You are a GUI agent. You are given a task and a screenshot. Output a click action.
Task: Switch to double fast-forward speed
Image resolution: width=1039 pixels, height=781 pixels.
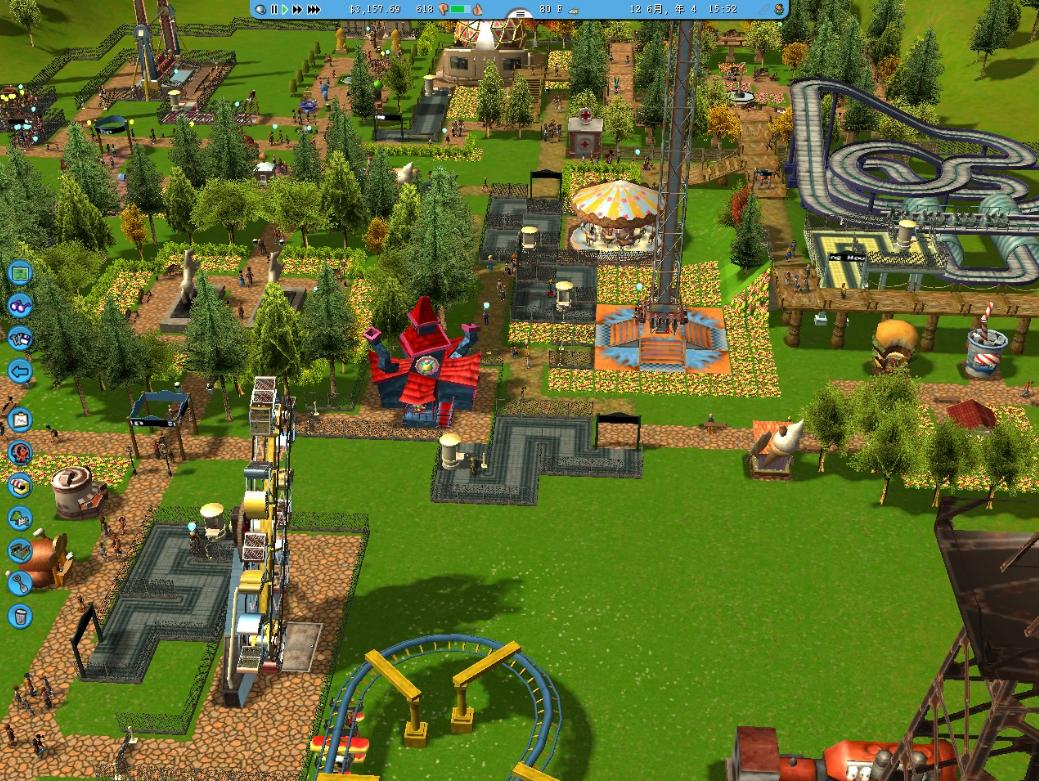pos(297,9)
